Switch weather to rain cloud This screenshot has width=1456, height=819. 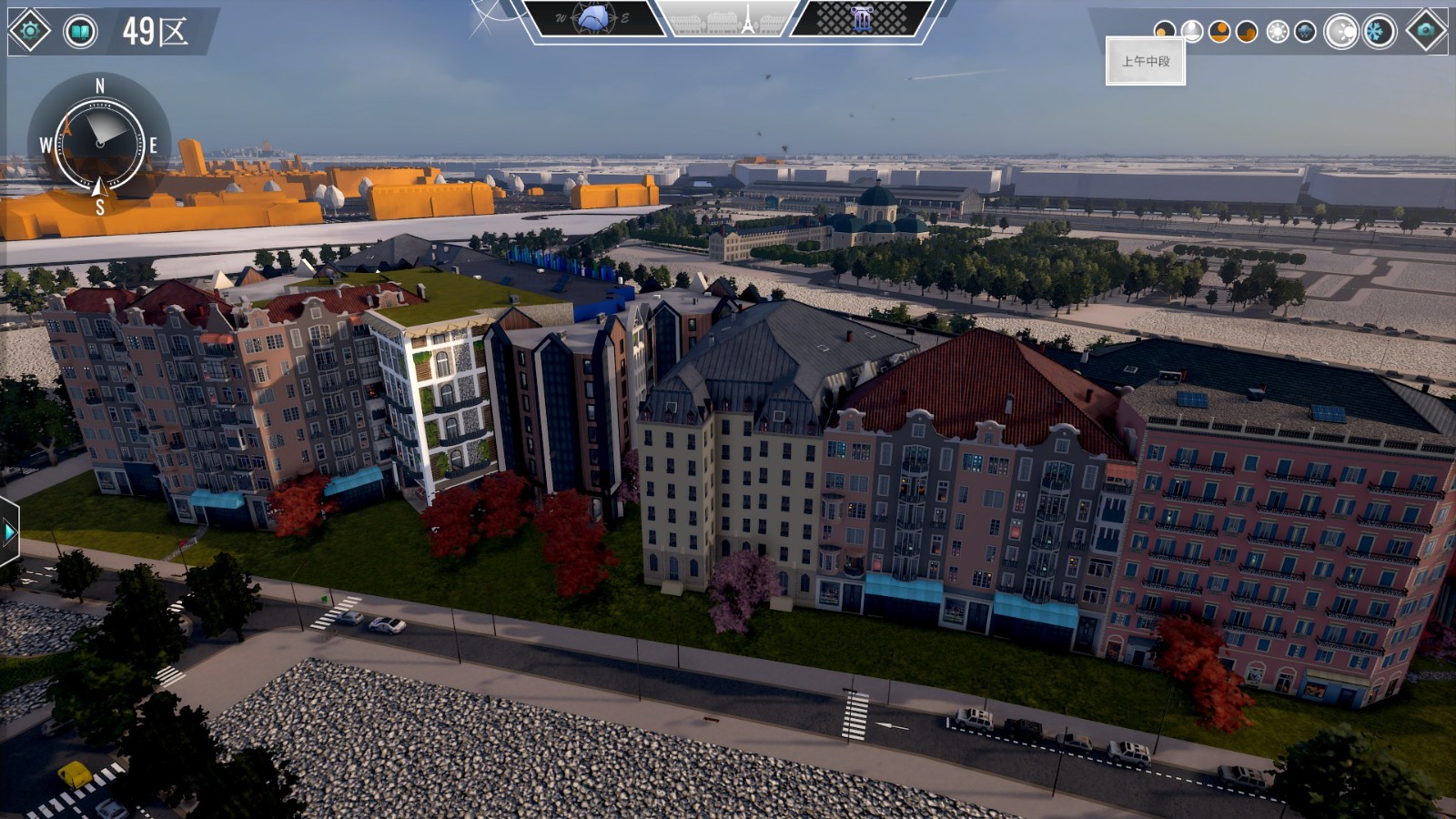(x=1305, y=32)
